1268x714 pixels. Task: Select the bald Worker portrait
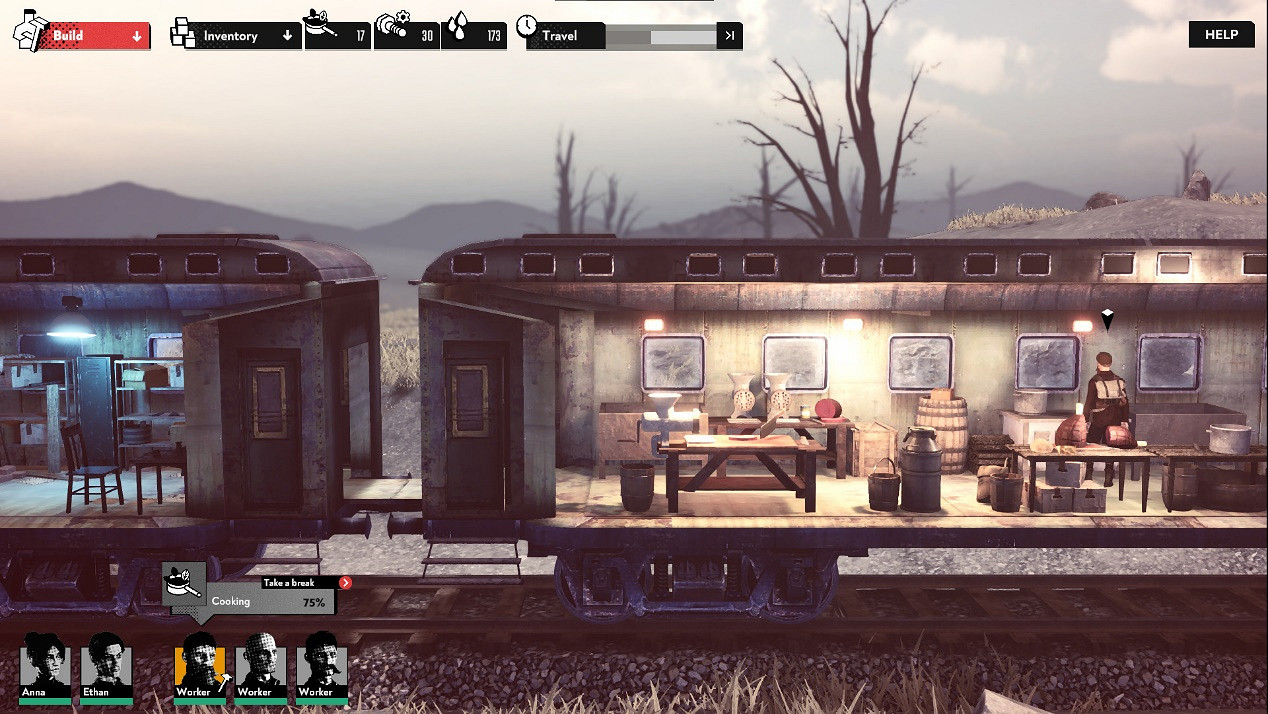(260, 665)
